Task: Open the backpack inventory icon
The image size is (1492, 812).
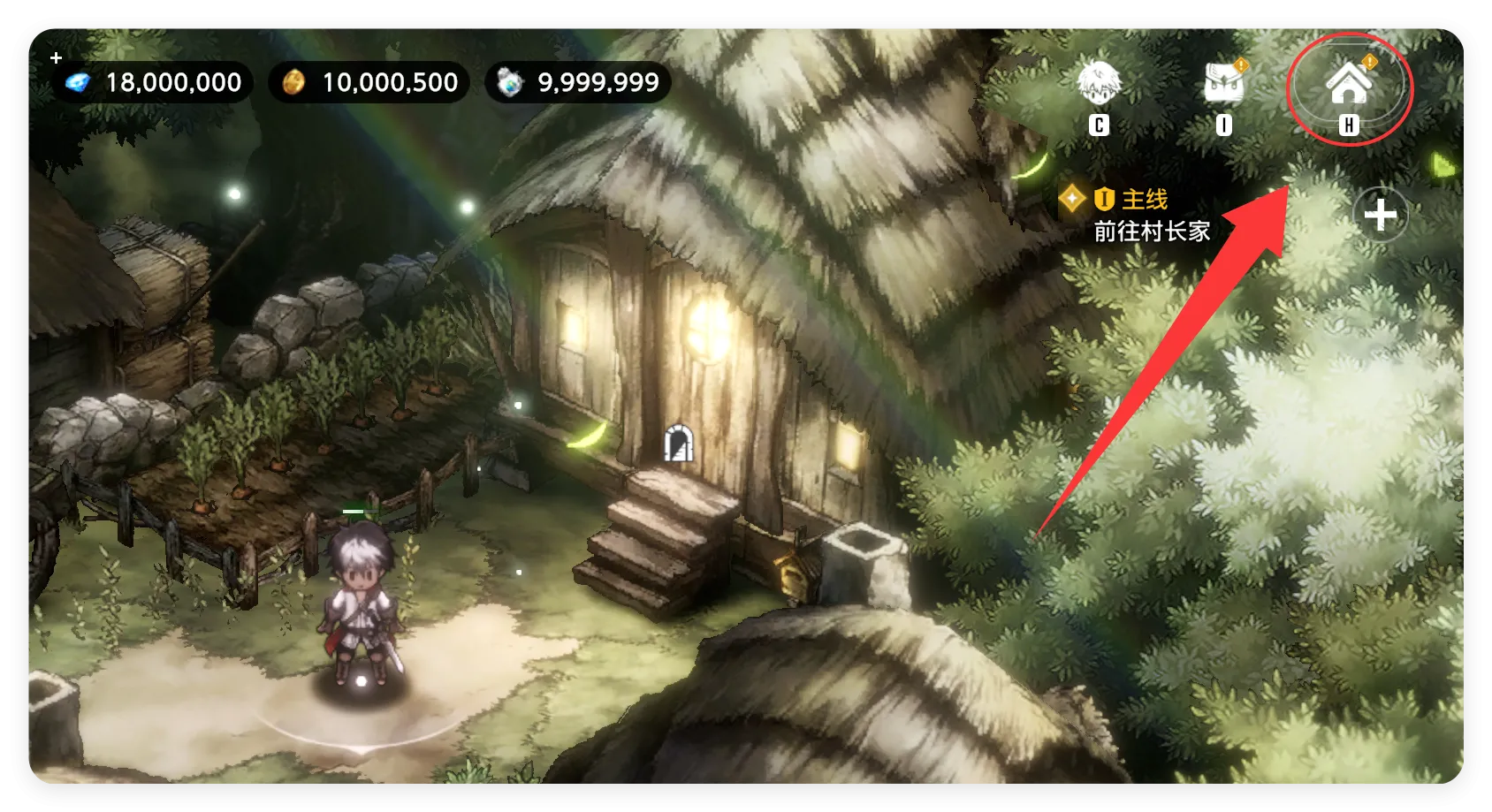Action: point(1224,86)
